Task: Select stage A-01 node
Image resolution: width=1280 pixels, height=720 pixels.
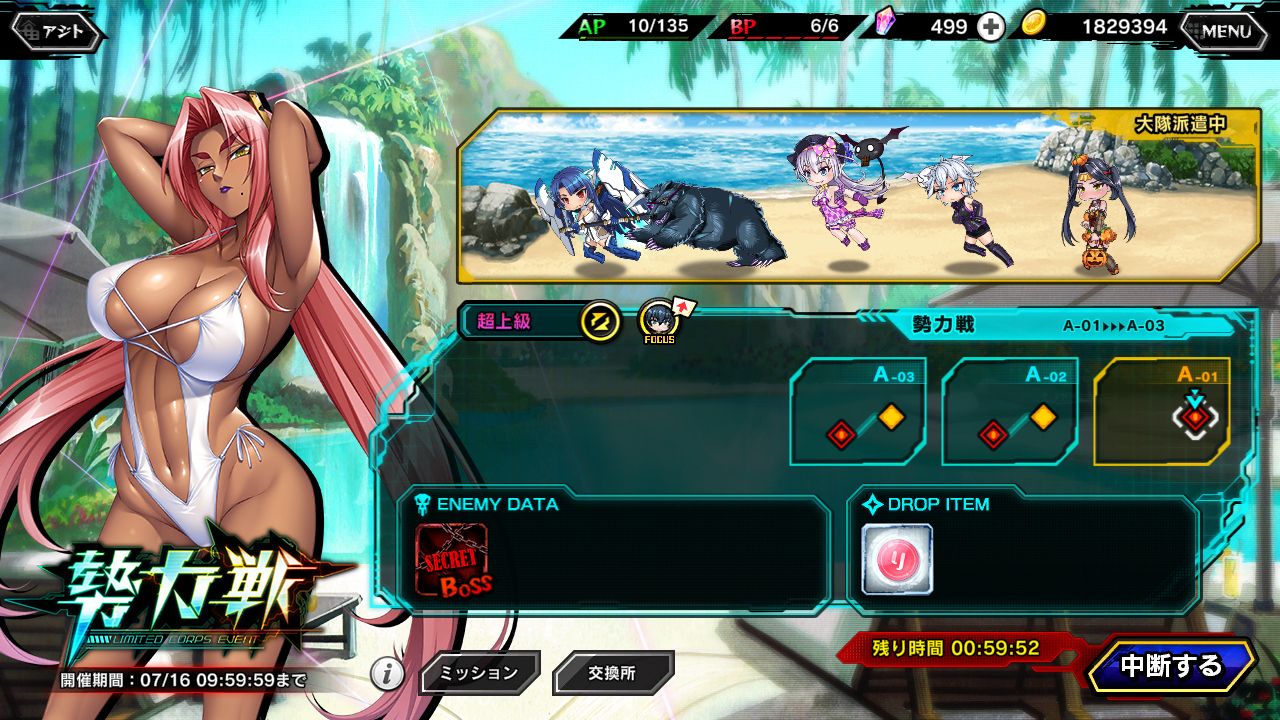Action: (1161, 411)
